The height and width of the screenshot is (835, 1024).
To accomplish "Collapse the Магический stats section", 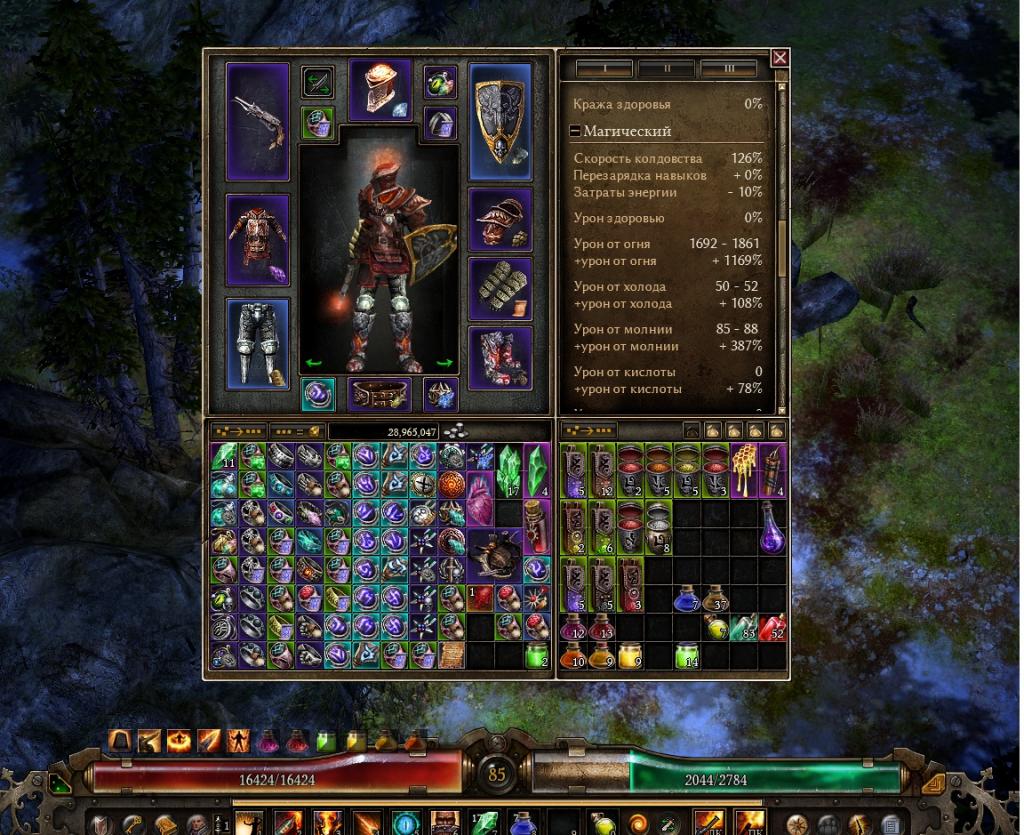I will (575, 131).
